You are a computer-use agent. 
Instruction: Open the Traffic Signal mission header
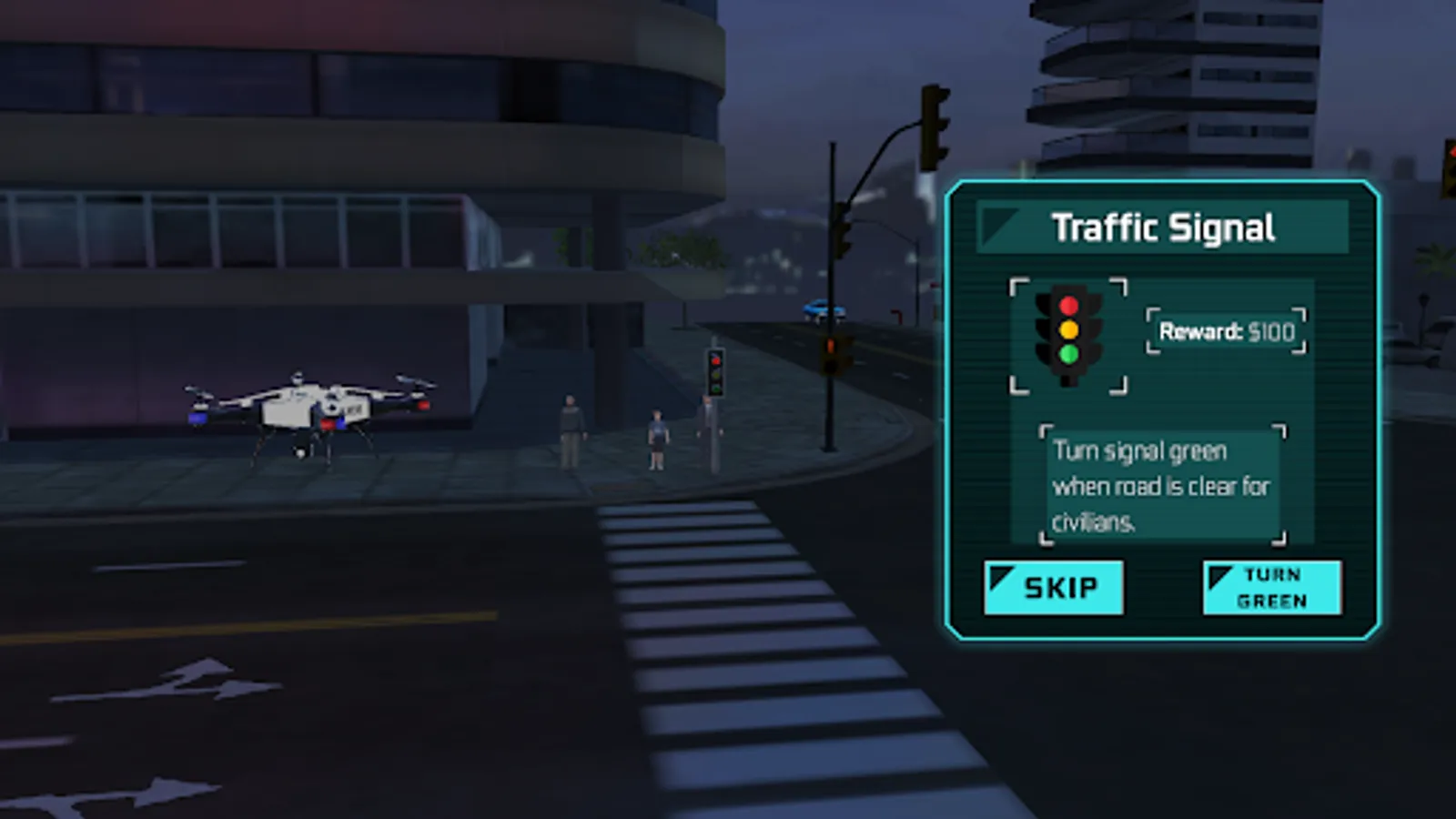1163,227
